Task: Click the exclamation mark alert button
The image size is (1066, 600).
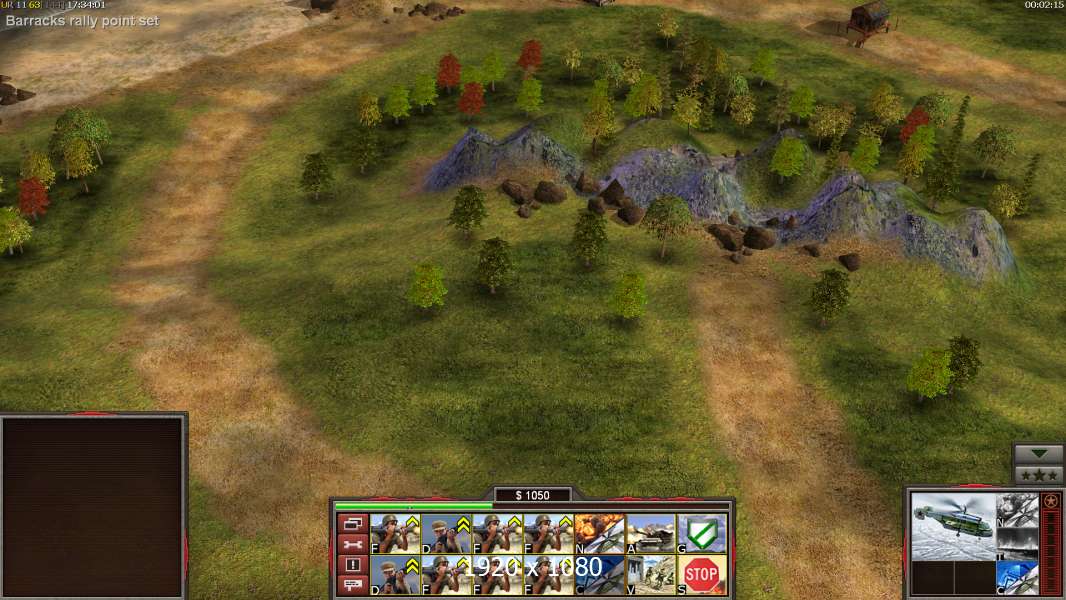Action: [x=352, y=565]
